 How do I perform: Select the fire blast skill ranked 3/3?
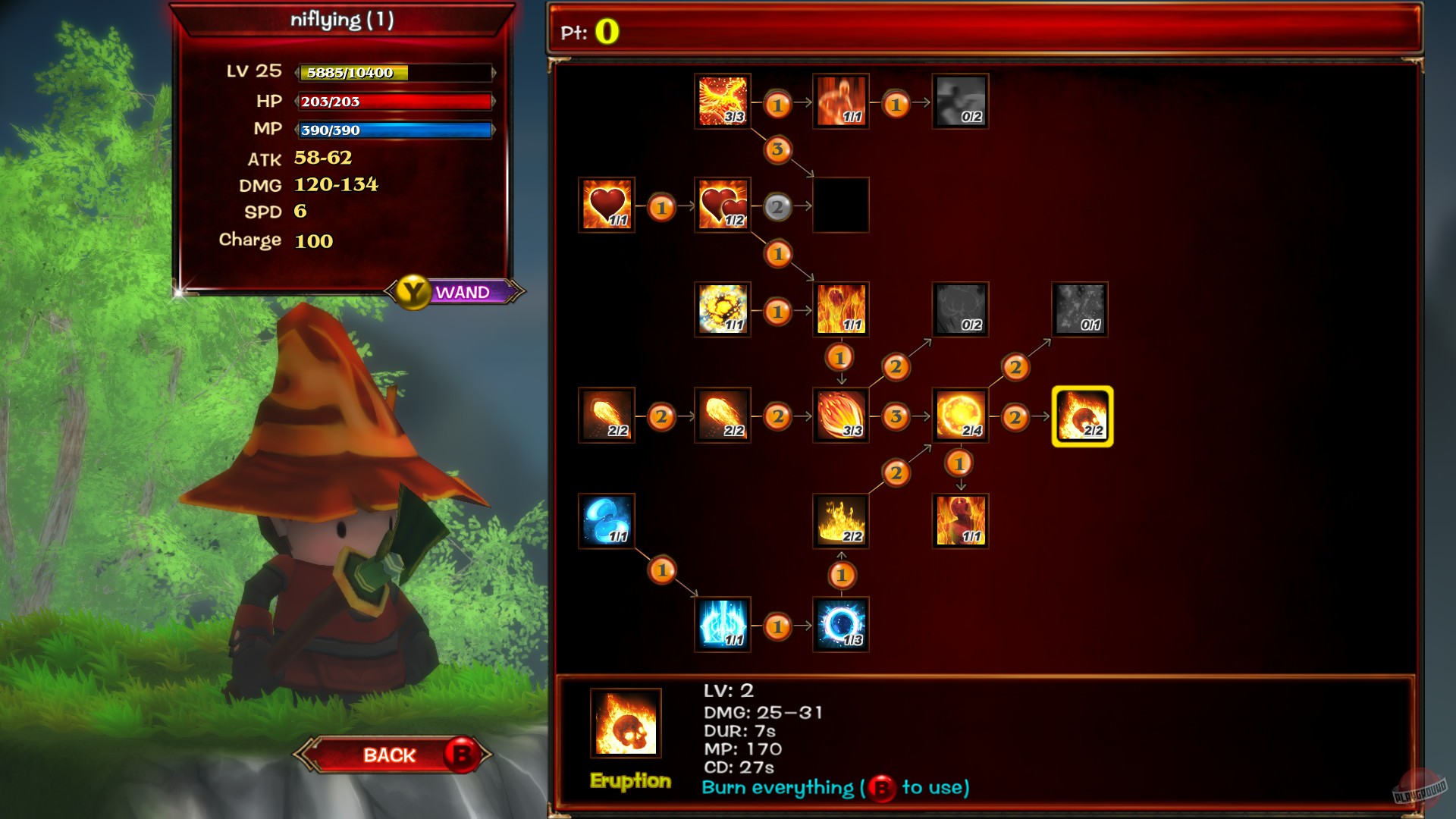coord(842,414)
